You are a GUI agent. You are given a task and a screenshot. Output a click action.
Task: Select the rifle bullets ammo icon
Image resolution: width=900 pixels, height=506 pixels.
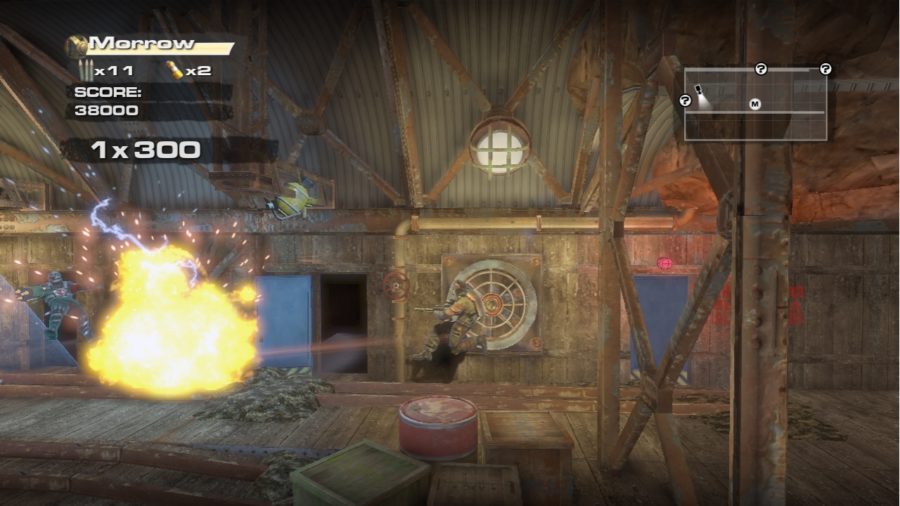point(86,70)
